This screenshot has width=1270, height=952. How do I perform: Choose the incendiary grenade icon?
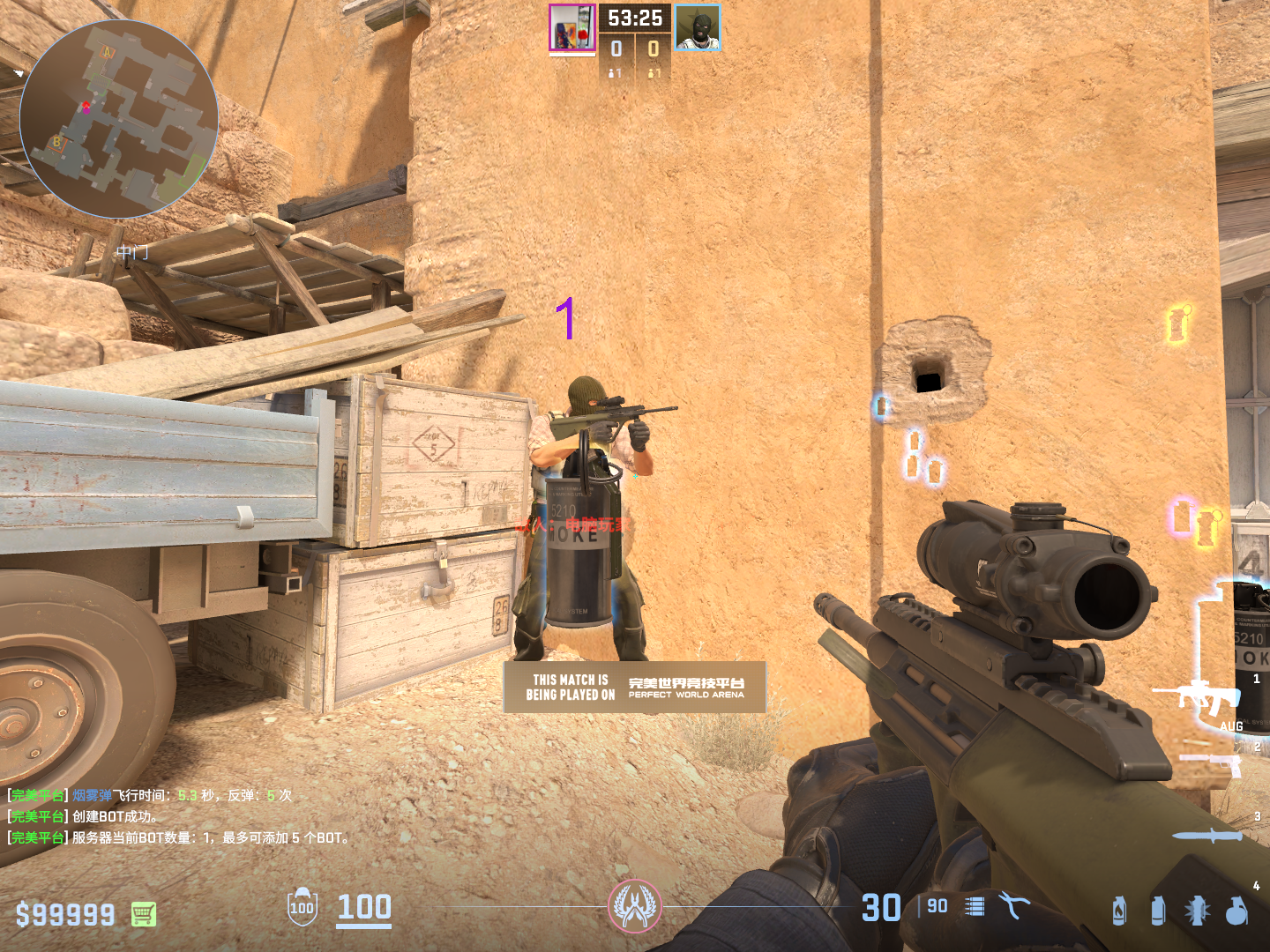pos(1119,911)
